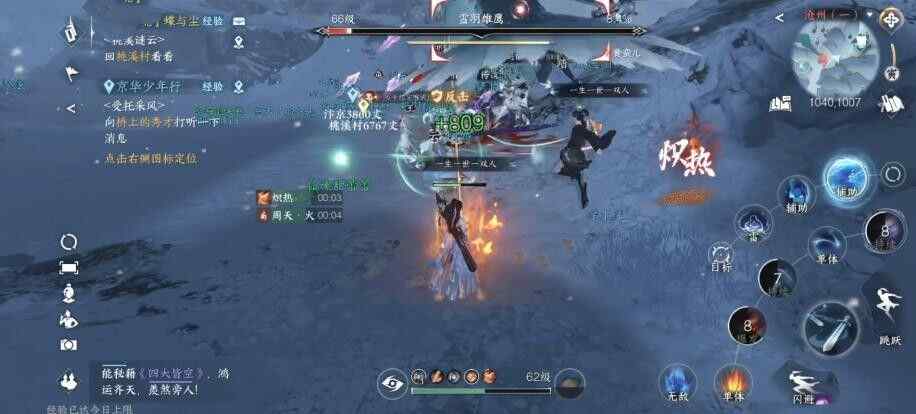
Task: Tap the small swap circle beside the orb skill
Action: click(x=892, y=176)
